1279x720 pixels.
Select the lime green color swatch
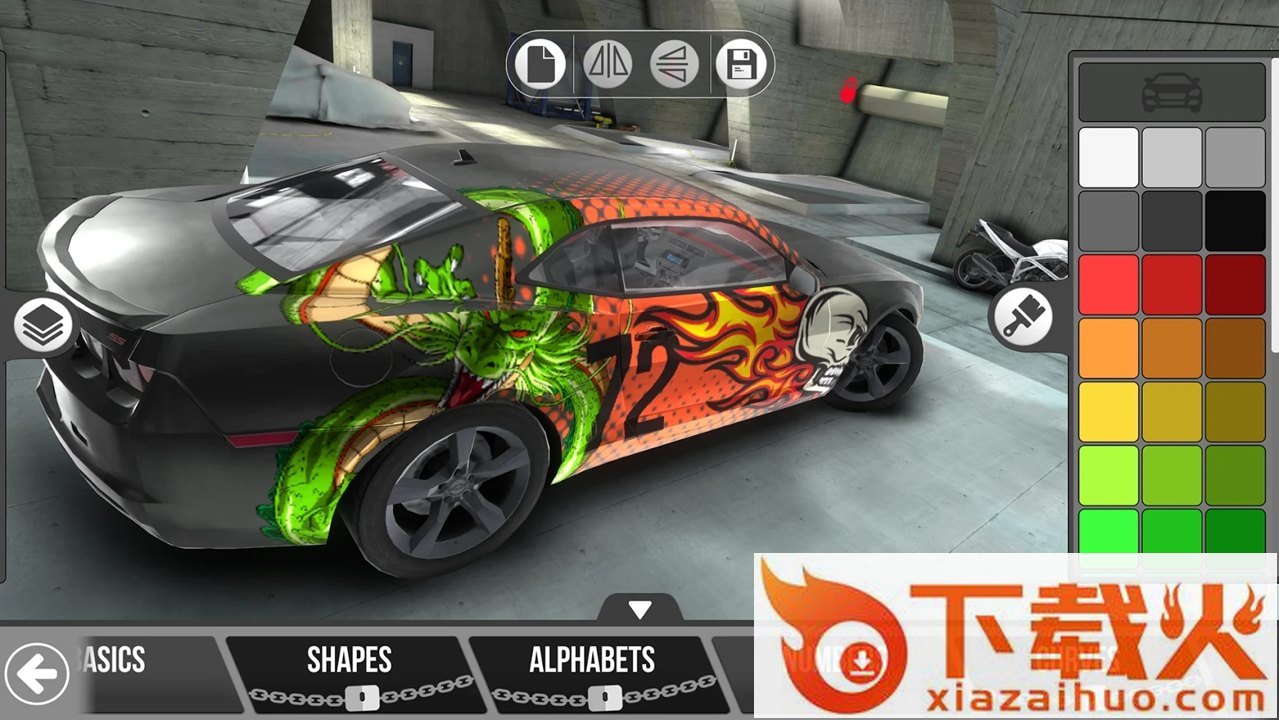tap(1108, 474)
